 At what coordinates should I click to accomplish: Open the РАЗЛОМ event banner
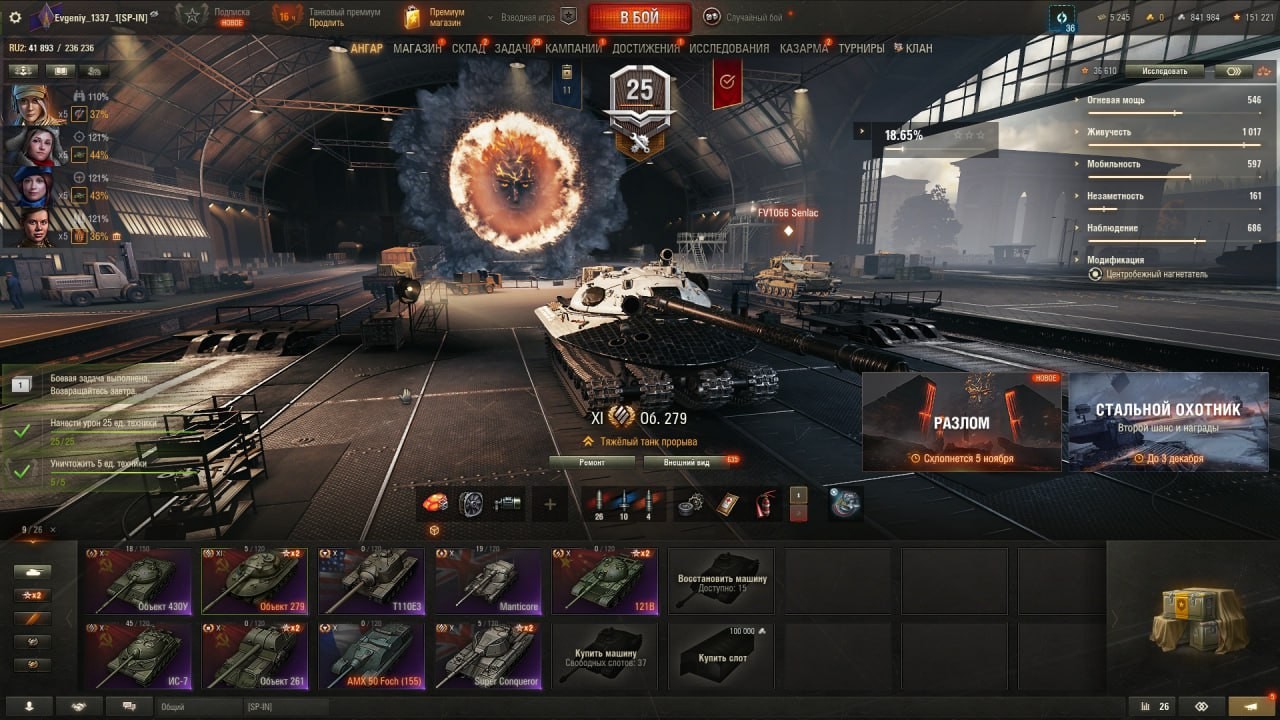(x=961, y=422)
